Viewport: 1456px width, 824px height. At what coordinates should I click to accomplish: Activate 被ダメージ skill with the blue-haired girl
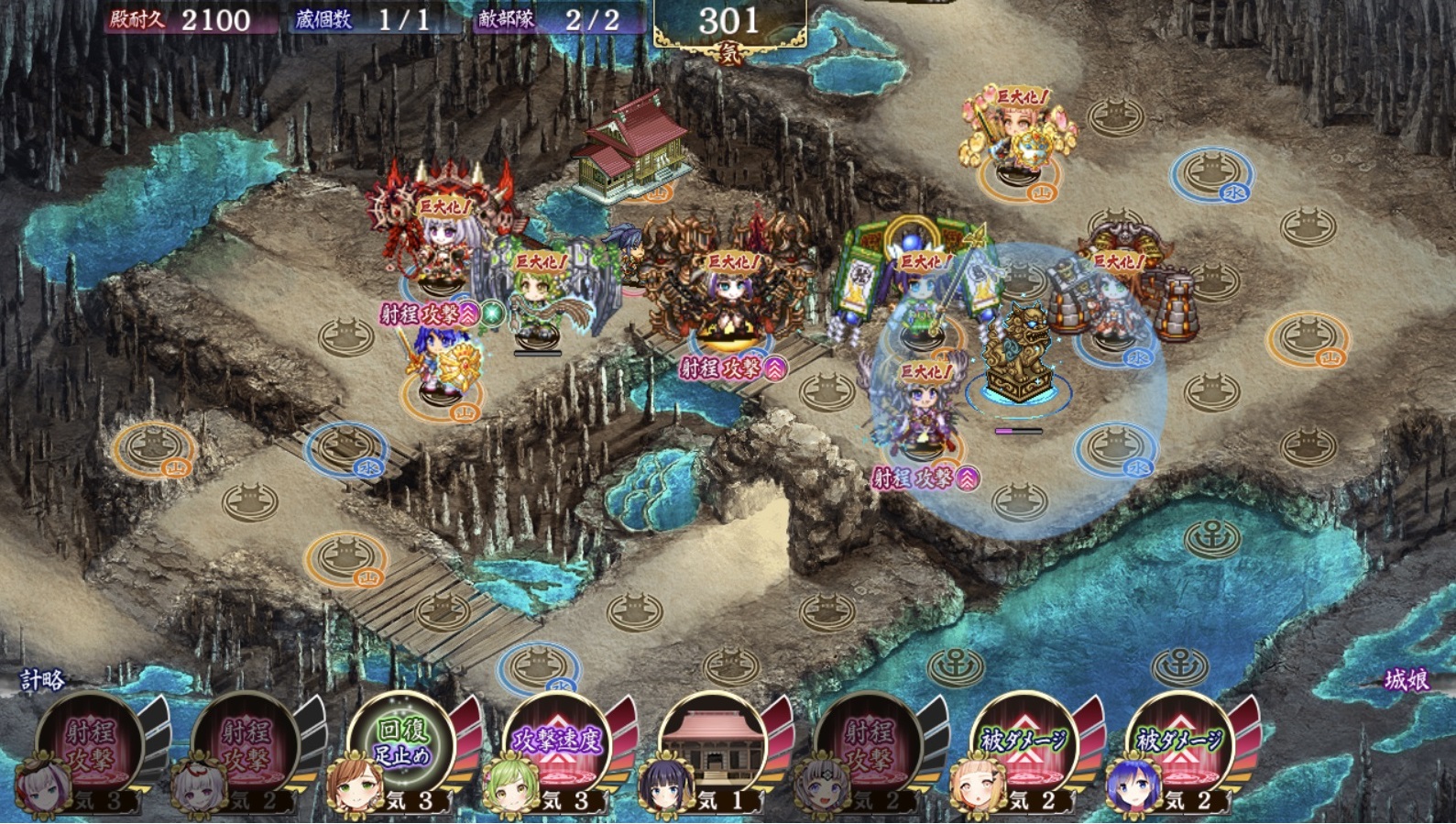1179,744
